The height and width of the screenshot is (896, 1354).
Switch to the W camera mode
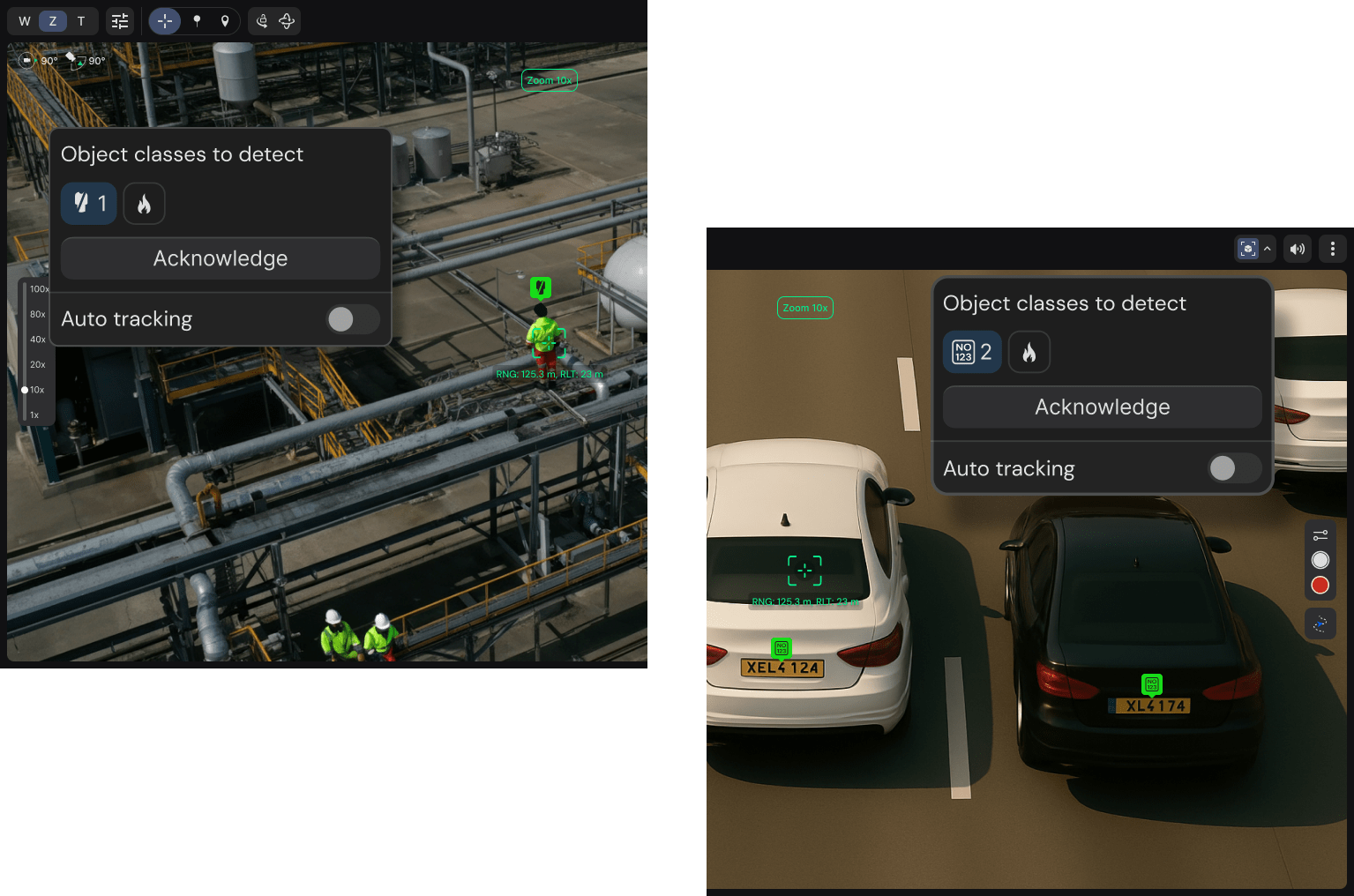(25, 21)
